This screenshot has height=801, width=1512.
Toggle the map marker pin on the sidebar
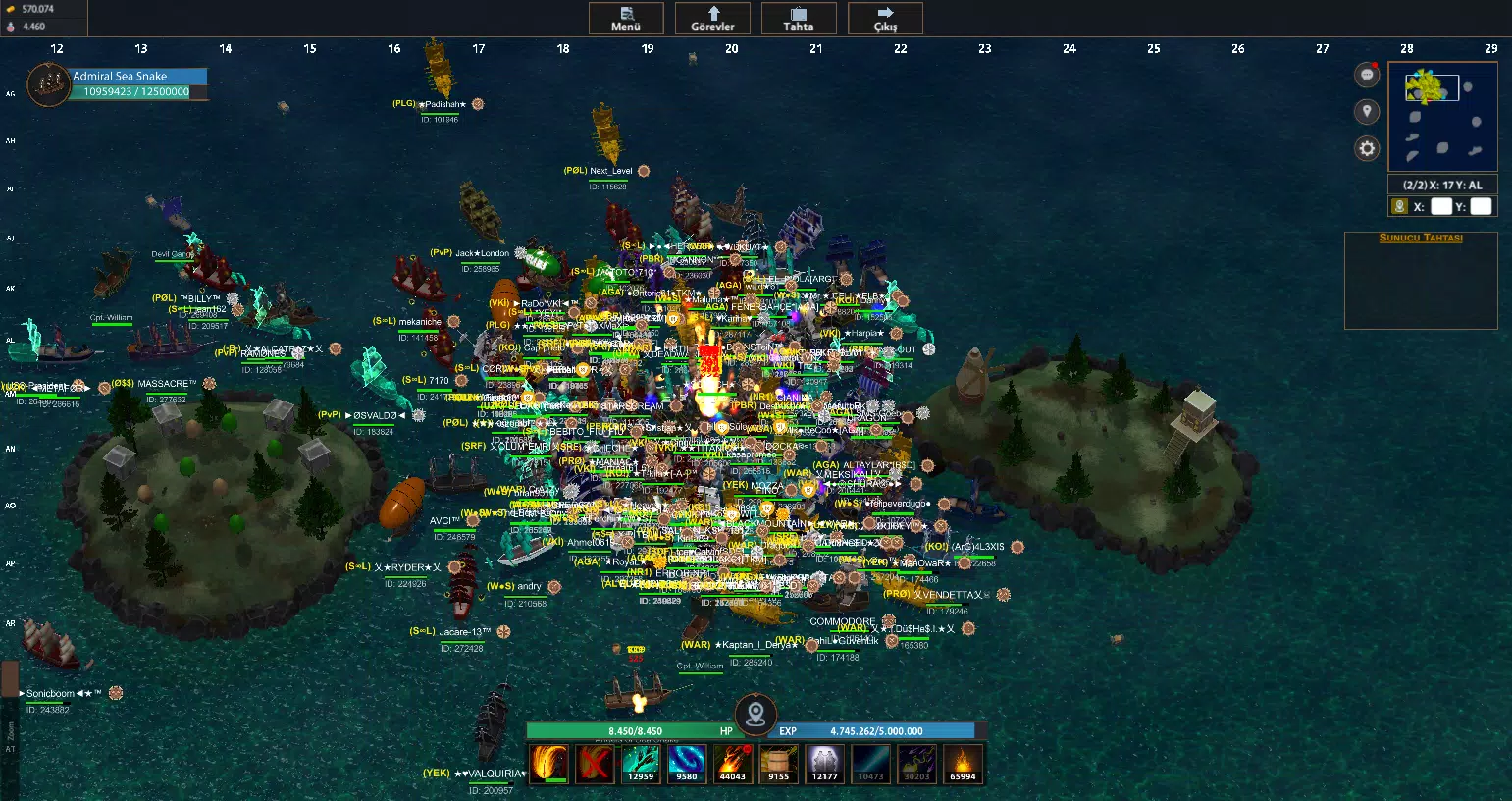tap(1366, 111)
